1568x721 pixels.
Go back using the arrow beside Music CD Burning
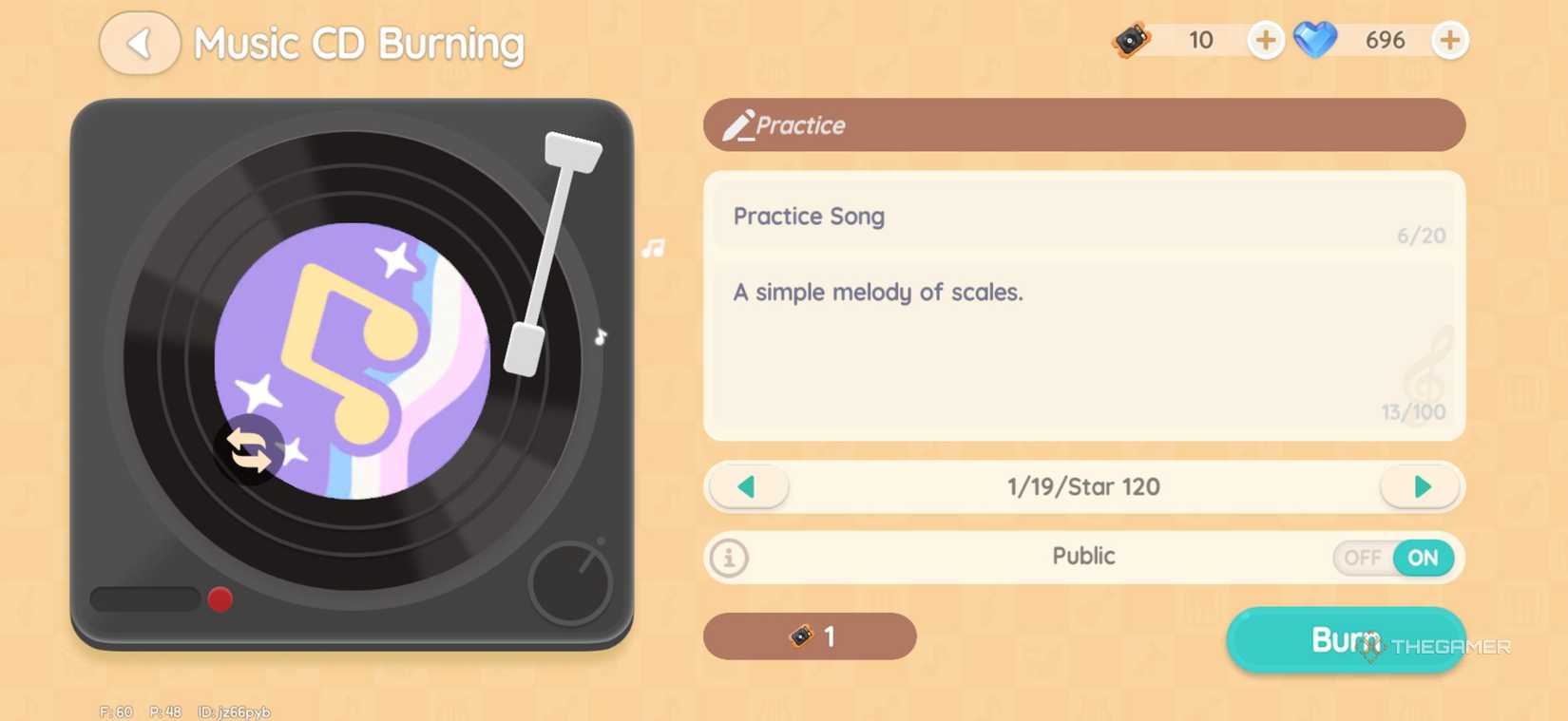(x=139, y=44)
